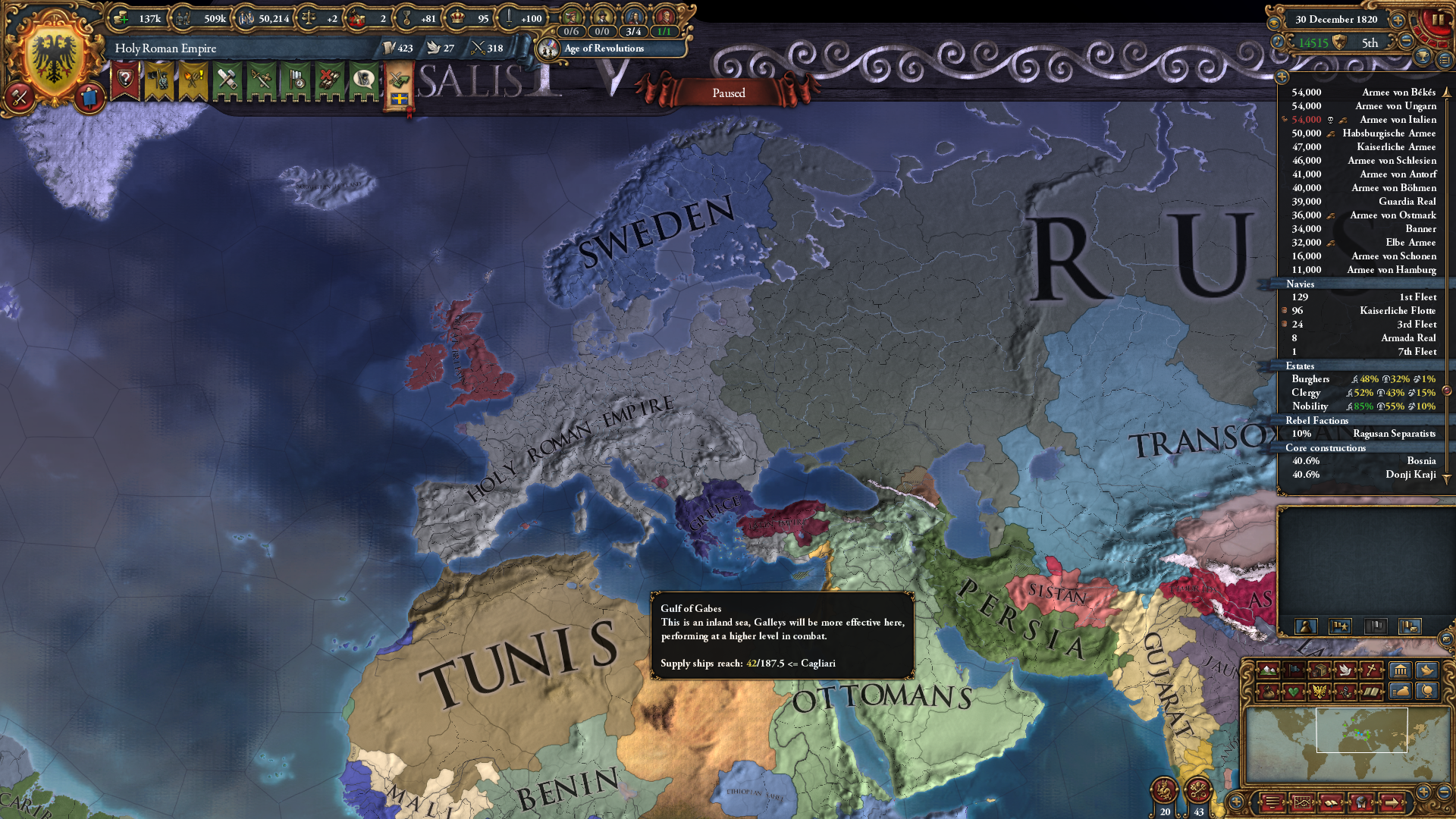Open the macrobuilder building icon
The height and width of the screenshot is (819, 1456).
click(x=1400, y=670)
